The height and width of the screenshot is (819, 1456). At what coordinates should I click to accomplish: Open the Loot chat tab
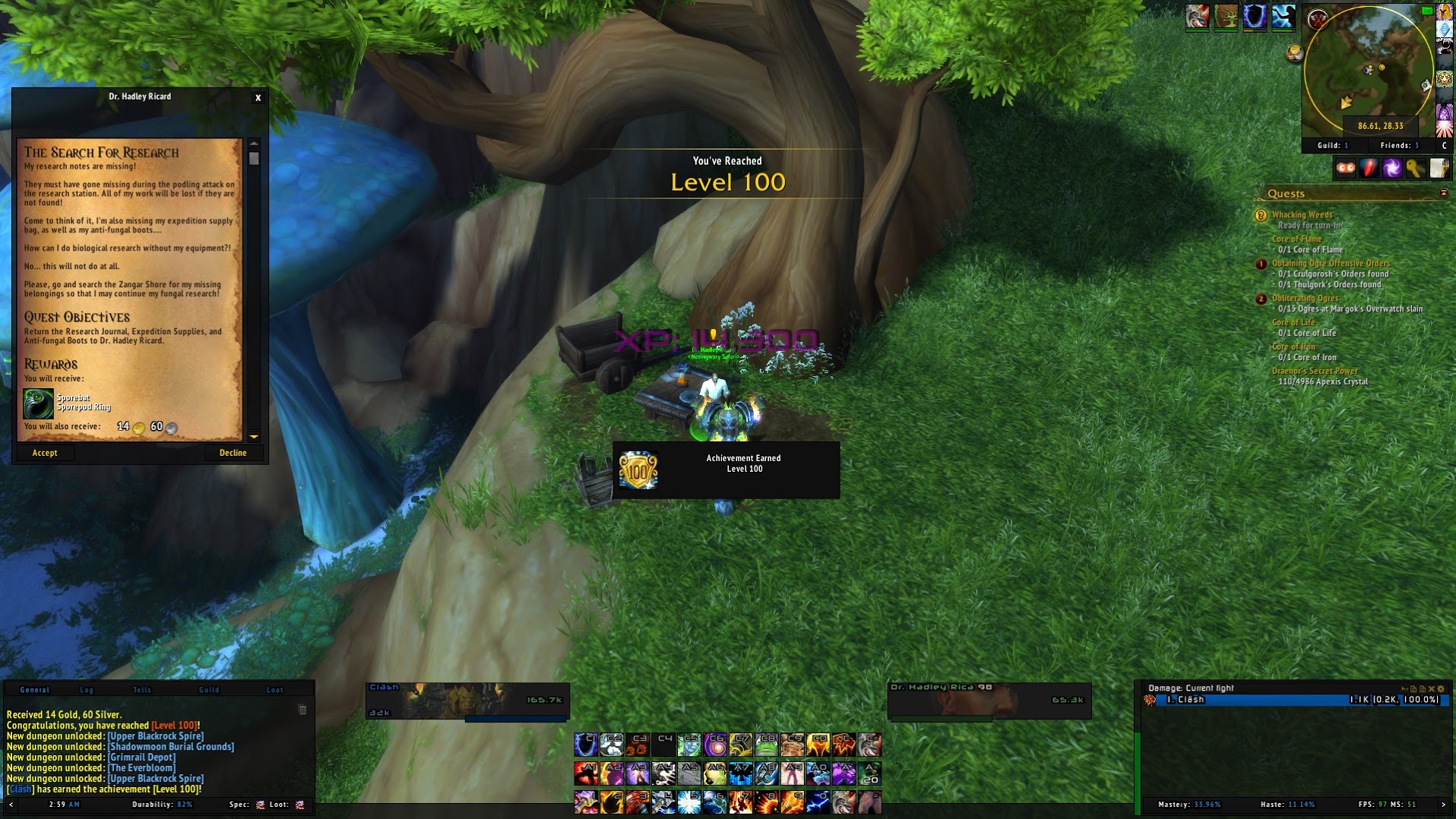274,690
